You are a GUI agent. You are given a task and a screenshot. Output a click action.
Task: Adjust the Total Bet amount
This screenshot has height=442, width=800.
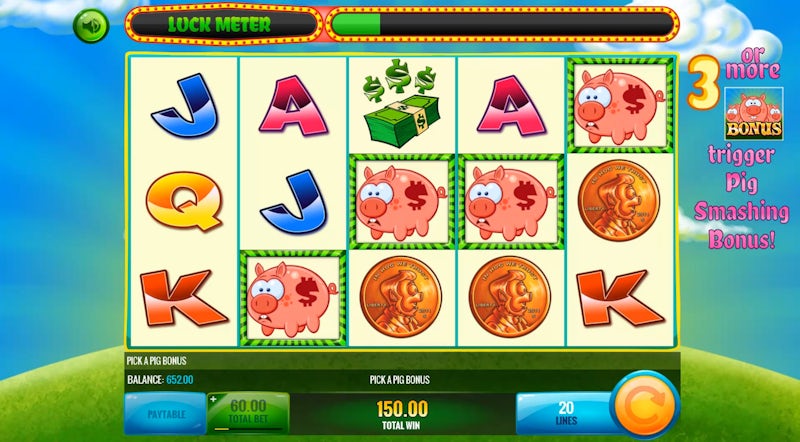(248, 411)
